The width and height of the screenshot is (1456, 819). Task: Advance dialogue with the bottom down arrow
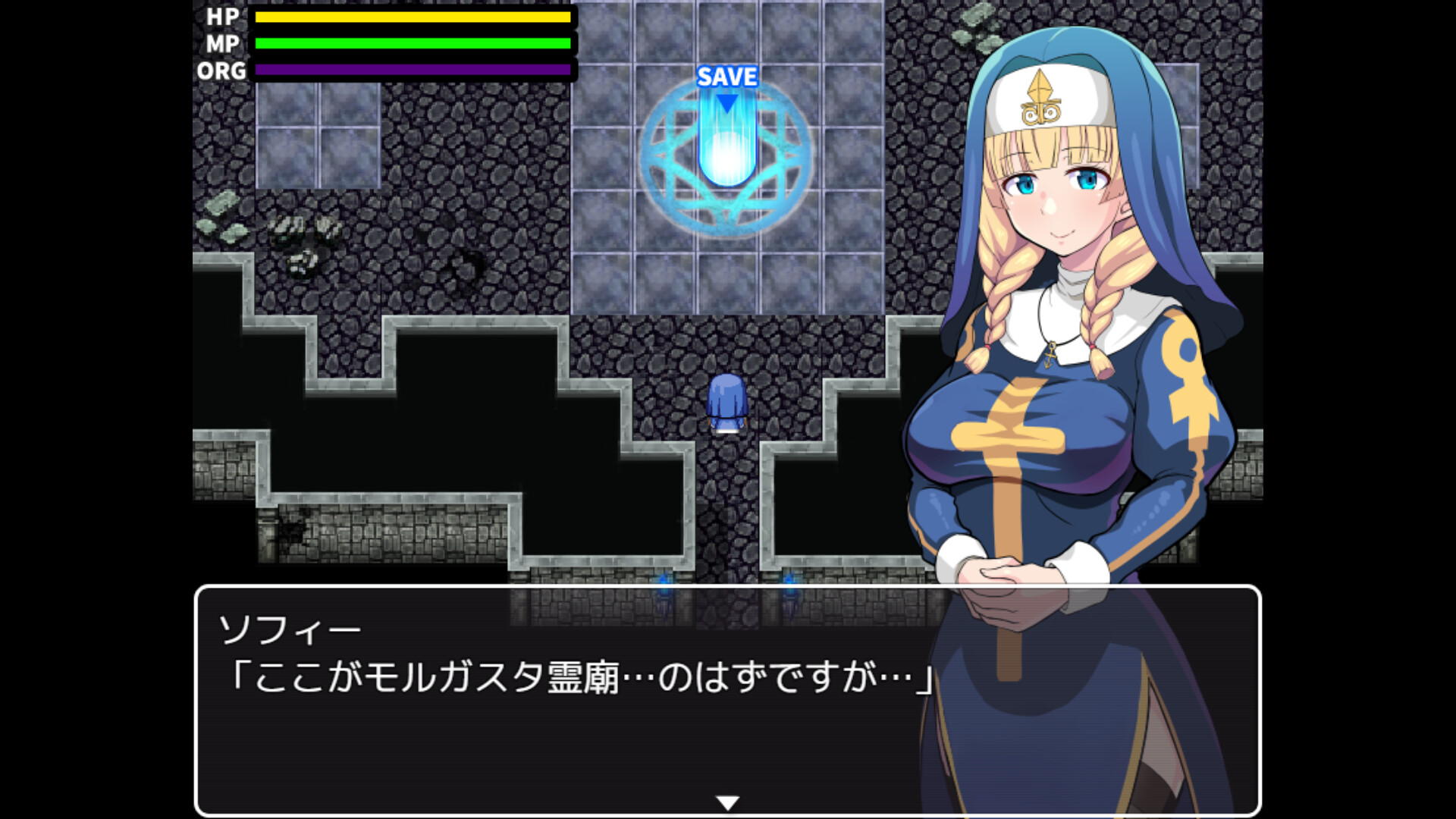[x=726, y=798]
